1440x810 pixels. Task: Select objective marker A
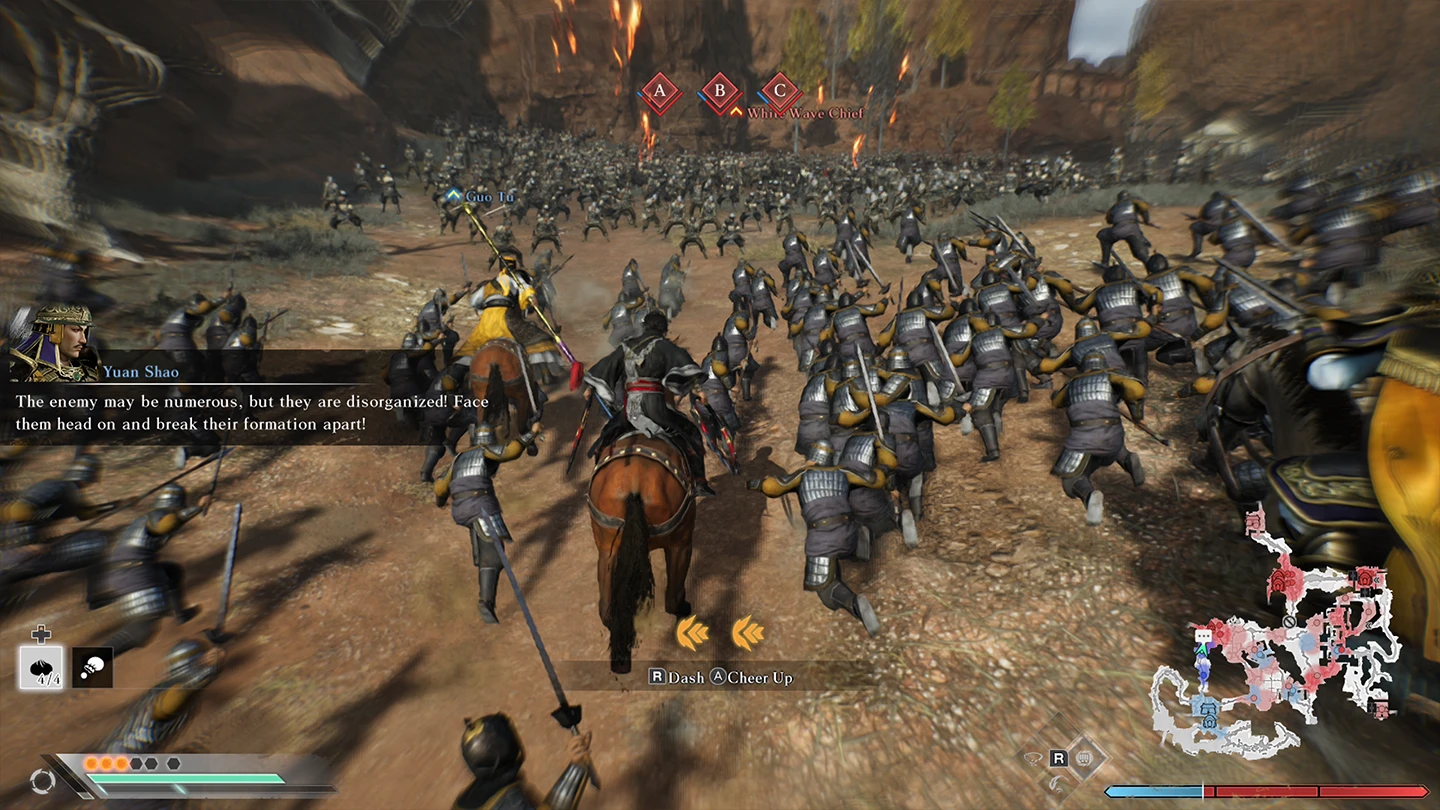click(x=659, y=92)
